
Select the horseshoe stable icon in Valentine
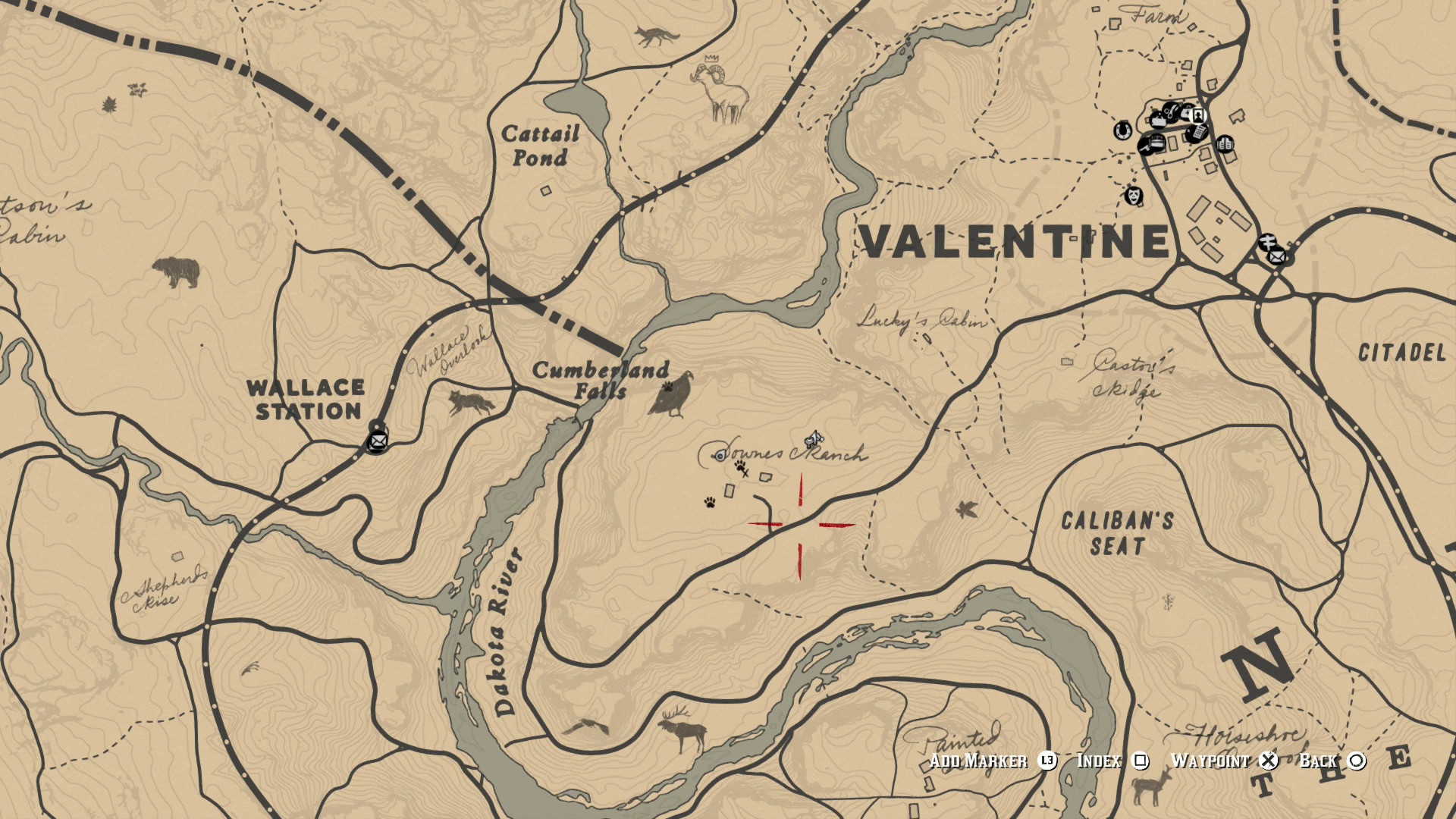1122,132
